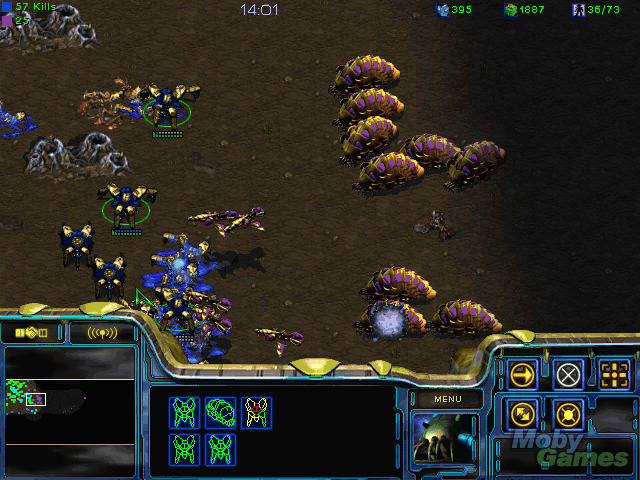Choose the Attack command
640x480 pixels.
(x=615, y=375)
